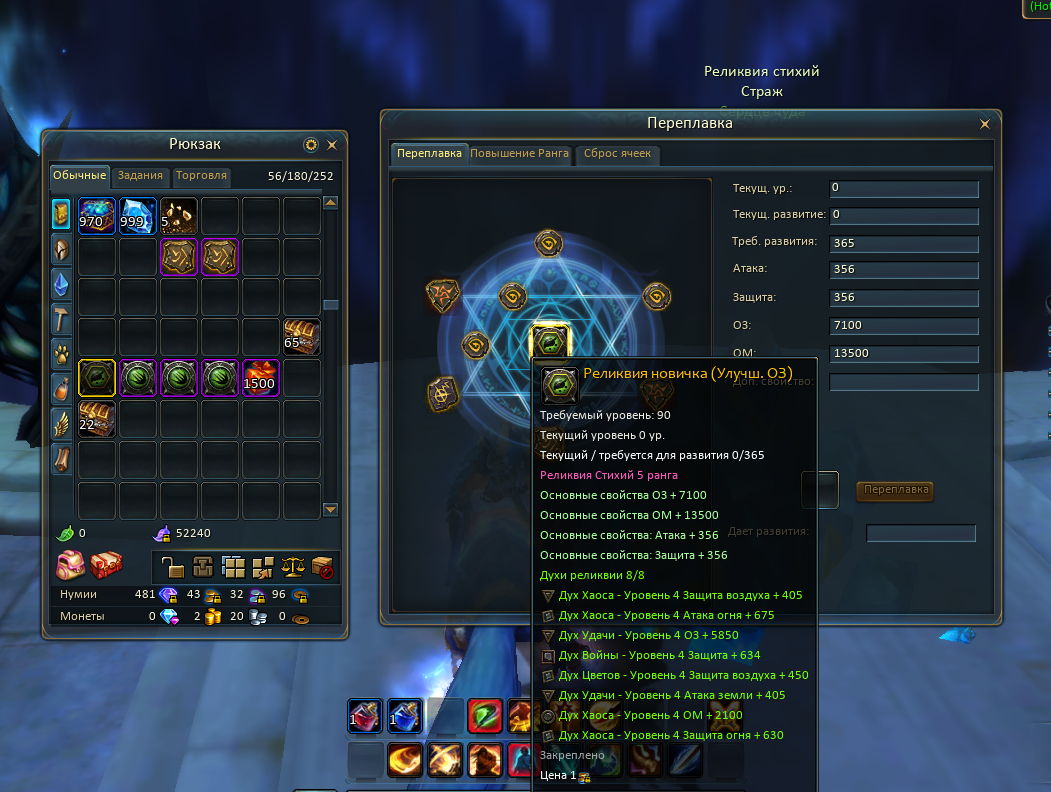
Task: Select the blue crystal stack of 999
Action: (x=138, y=215)
